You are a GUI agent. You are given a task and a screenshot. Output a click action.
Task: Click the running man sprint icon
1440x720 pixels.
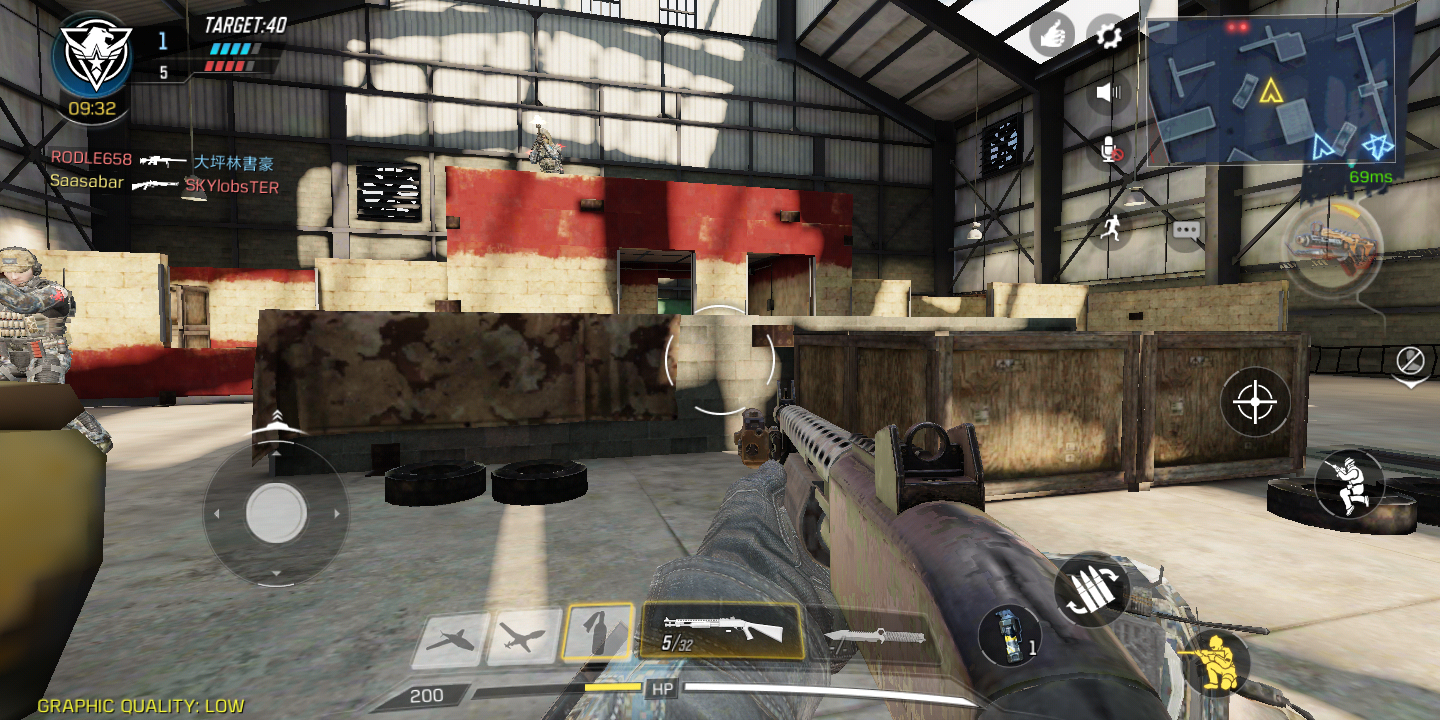pos(1109,230)
